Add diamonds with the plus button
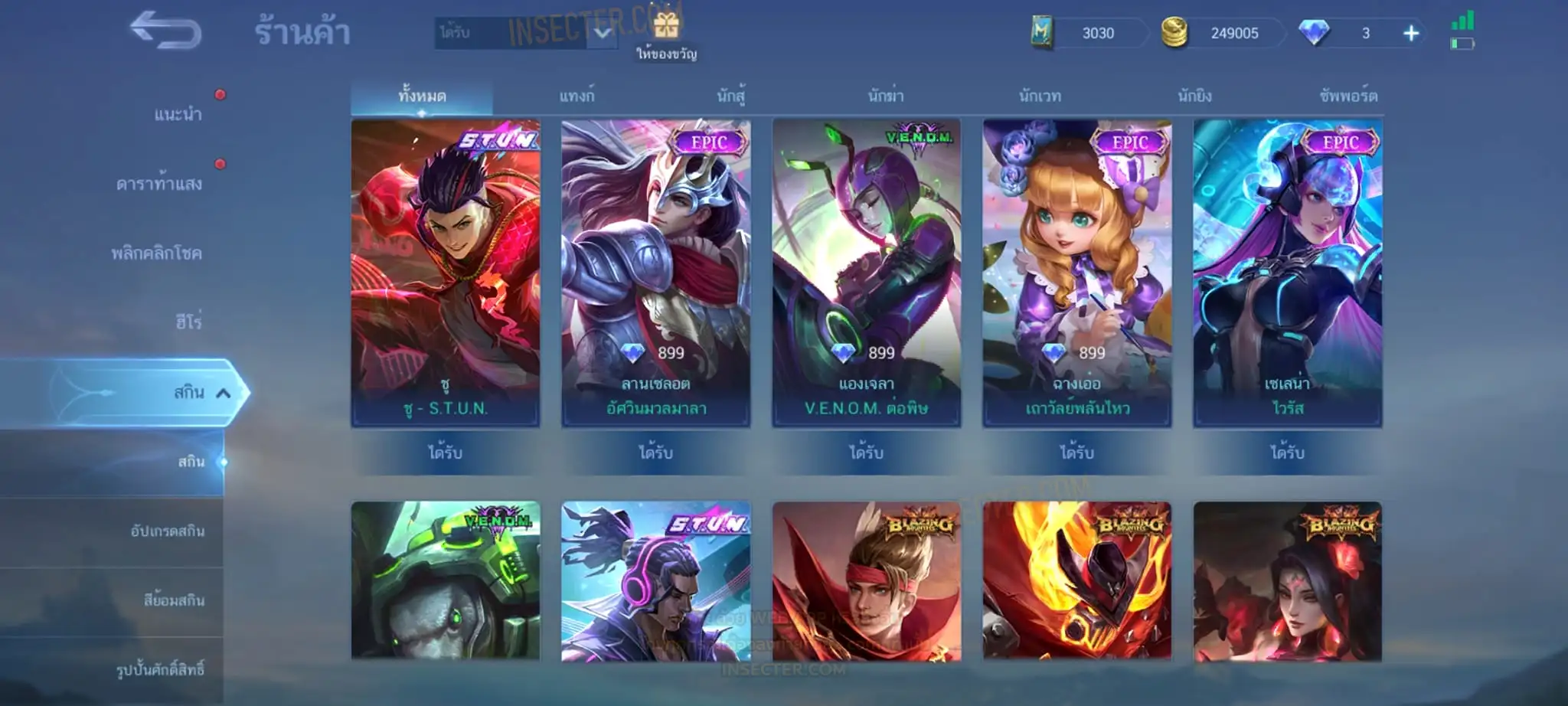The width and height of the screenshot is (1568, 706). 1410,34
